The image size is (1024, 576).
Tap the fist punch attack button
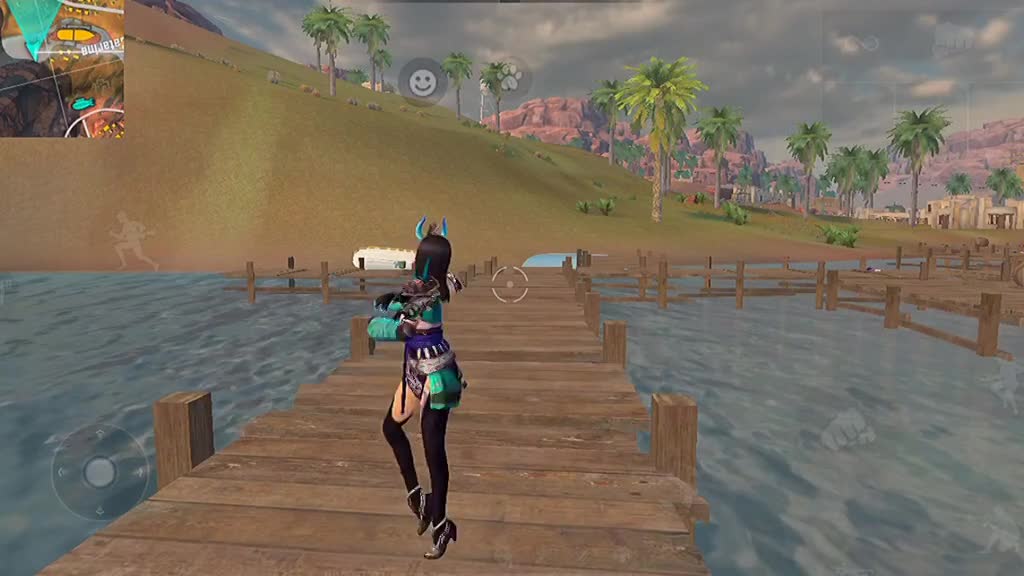tap(846, 430)
